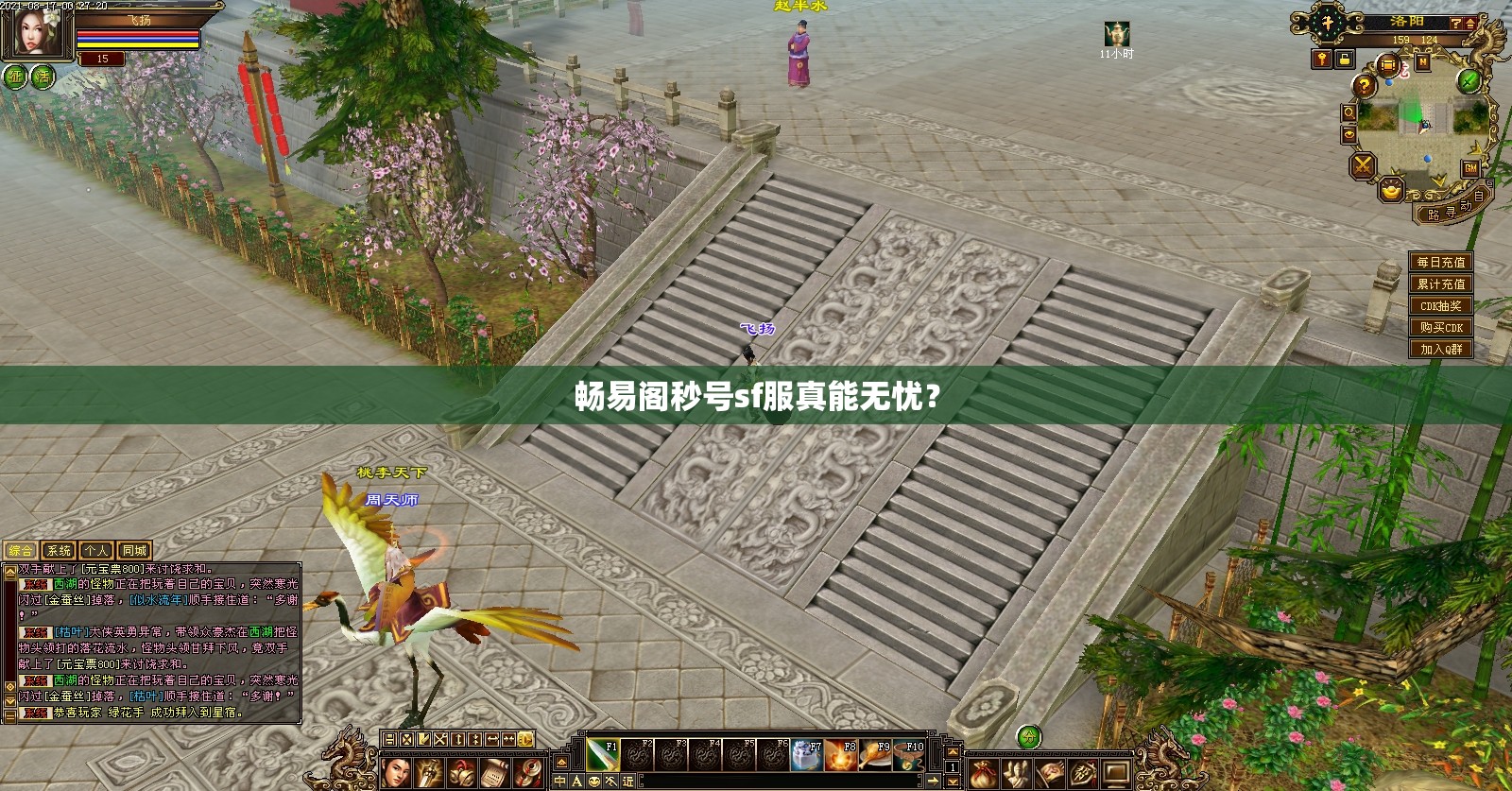Switch to the 同城 chat tab

[x=133, y=552]
